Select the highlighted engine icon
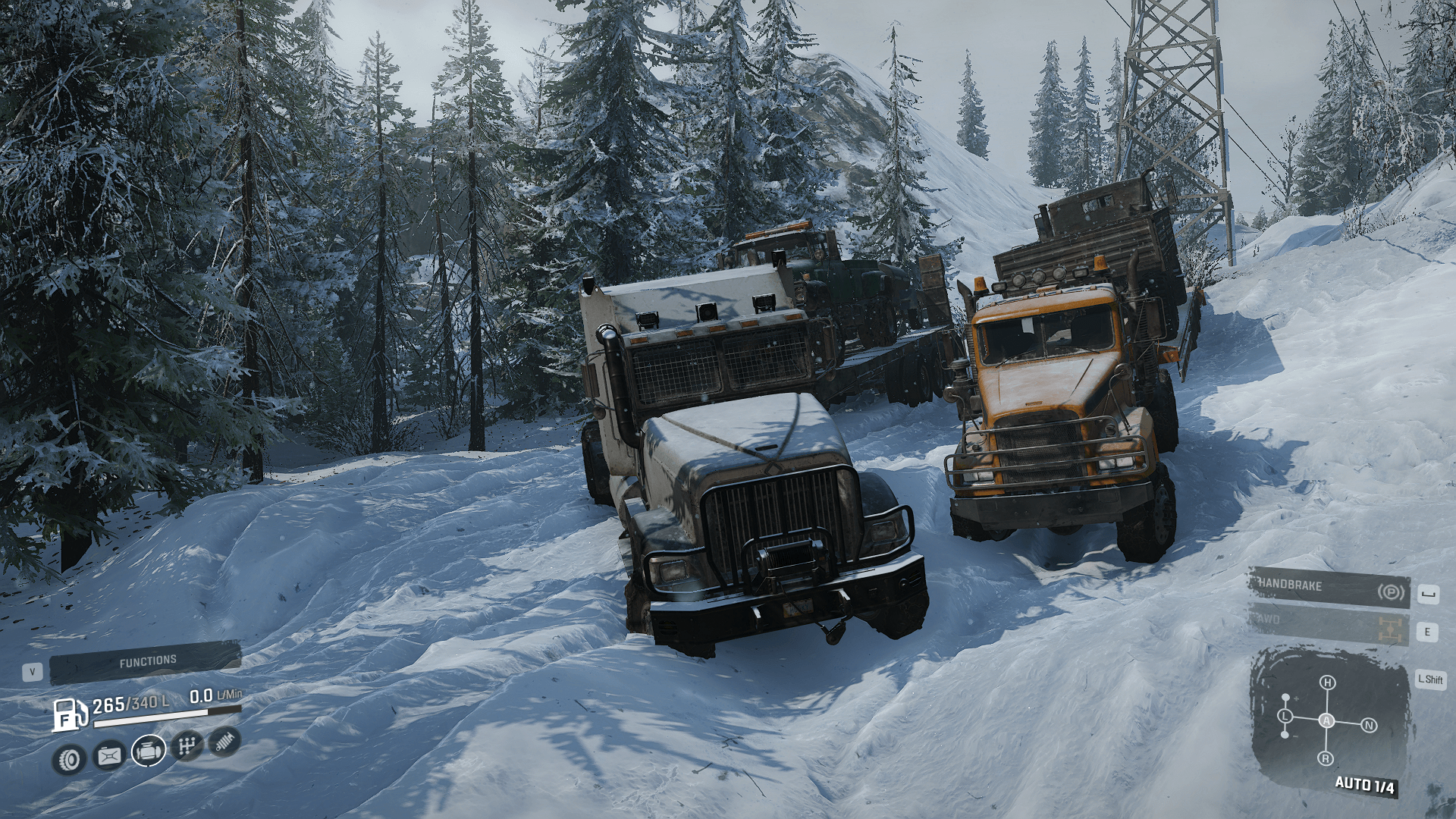 click(149, 751)
